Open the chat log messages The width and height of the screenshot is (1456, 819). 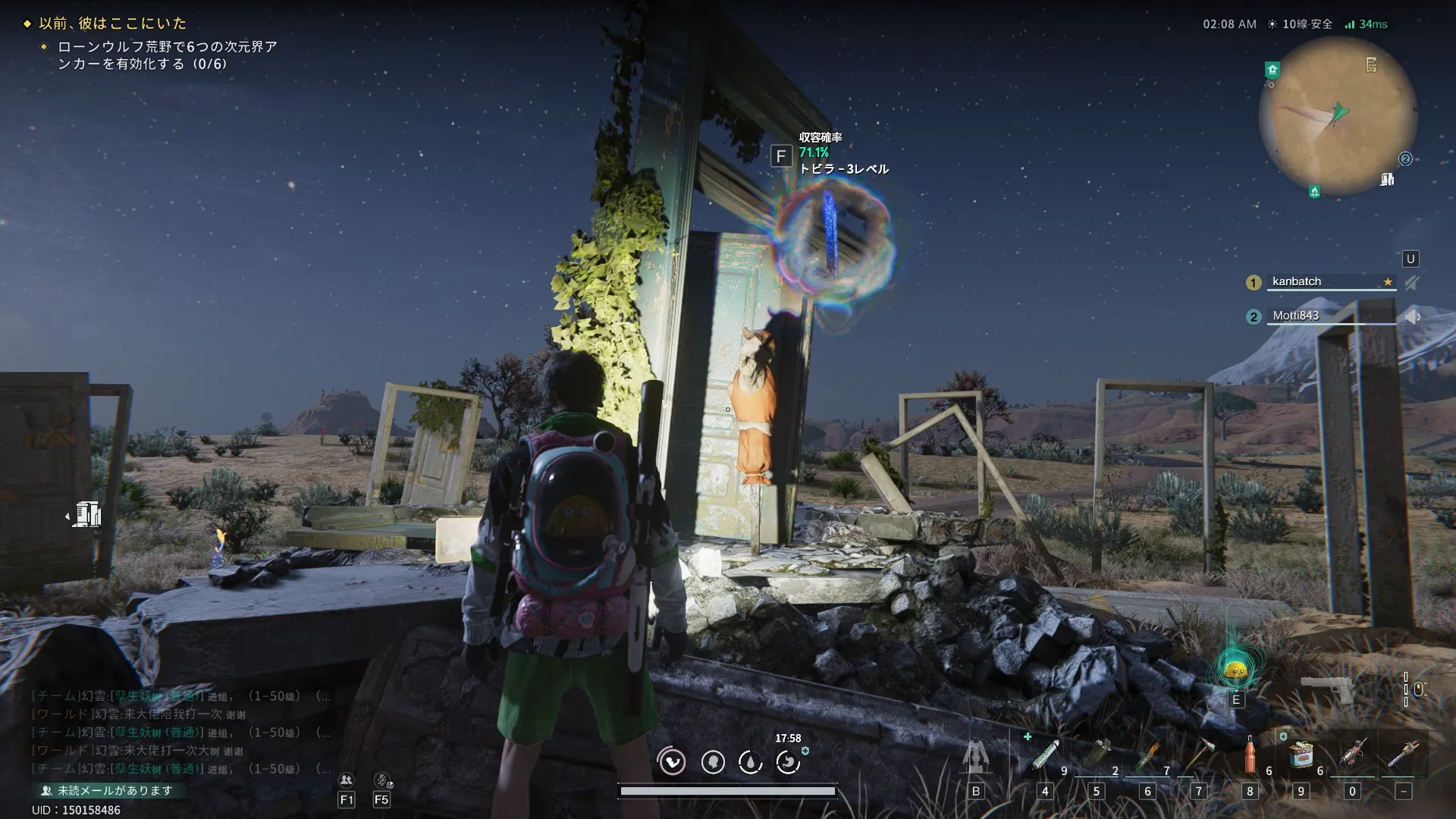pos(180,733)
